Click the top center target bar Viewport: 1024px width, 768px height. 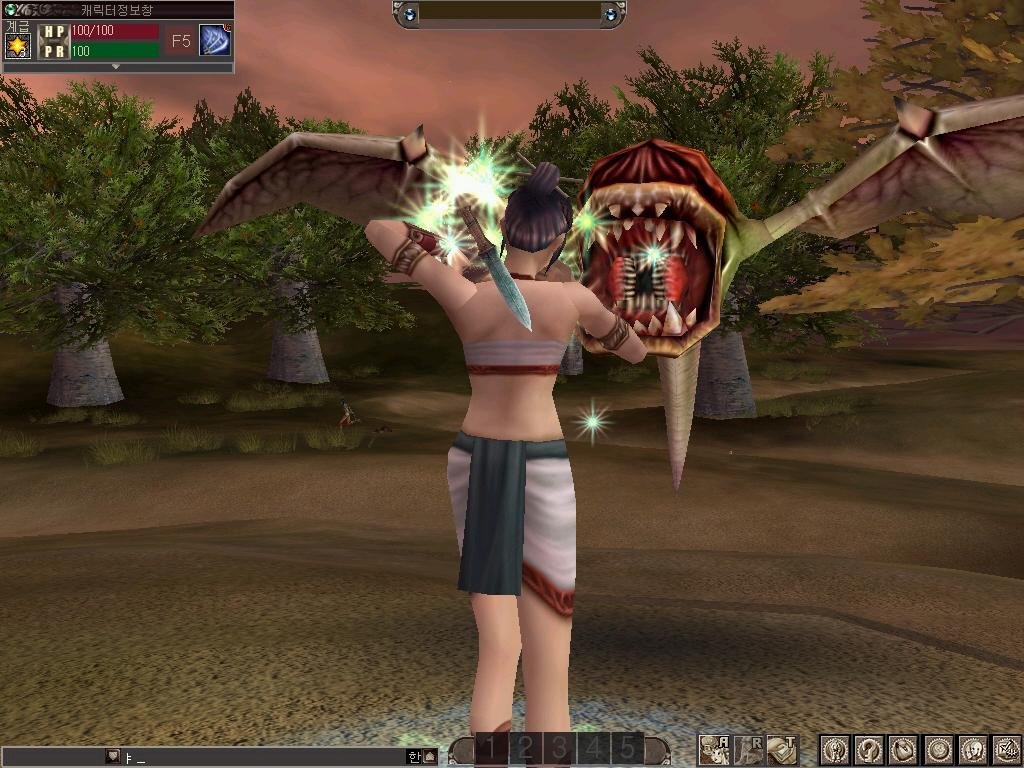pos(510,14)
